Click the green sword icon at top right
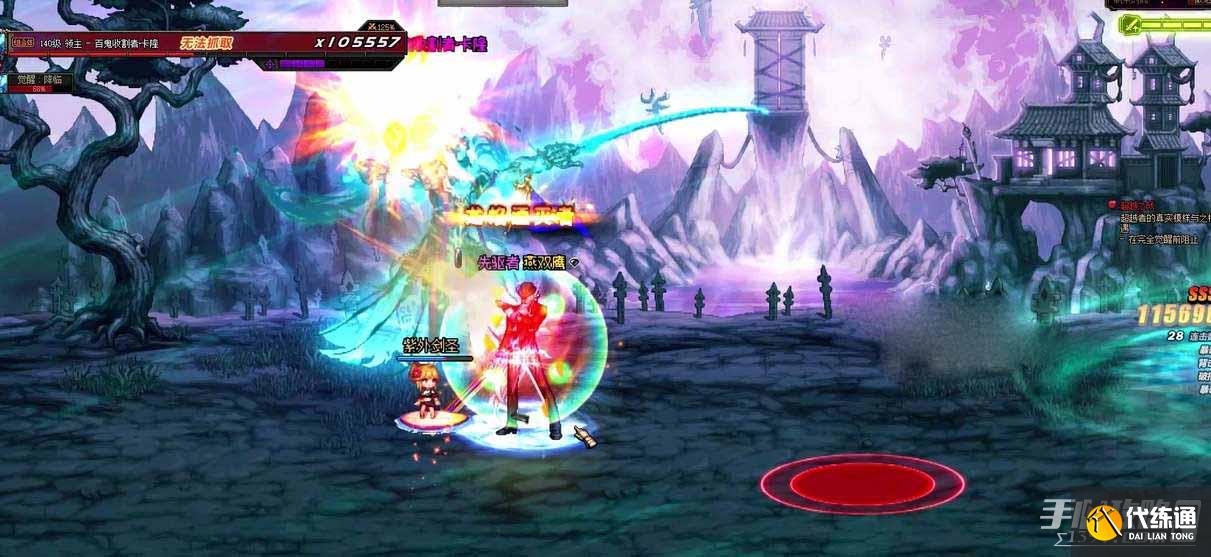1211x557 pixels. [x=1130, y=24]
